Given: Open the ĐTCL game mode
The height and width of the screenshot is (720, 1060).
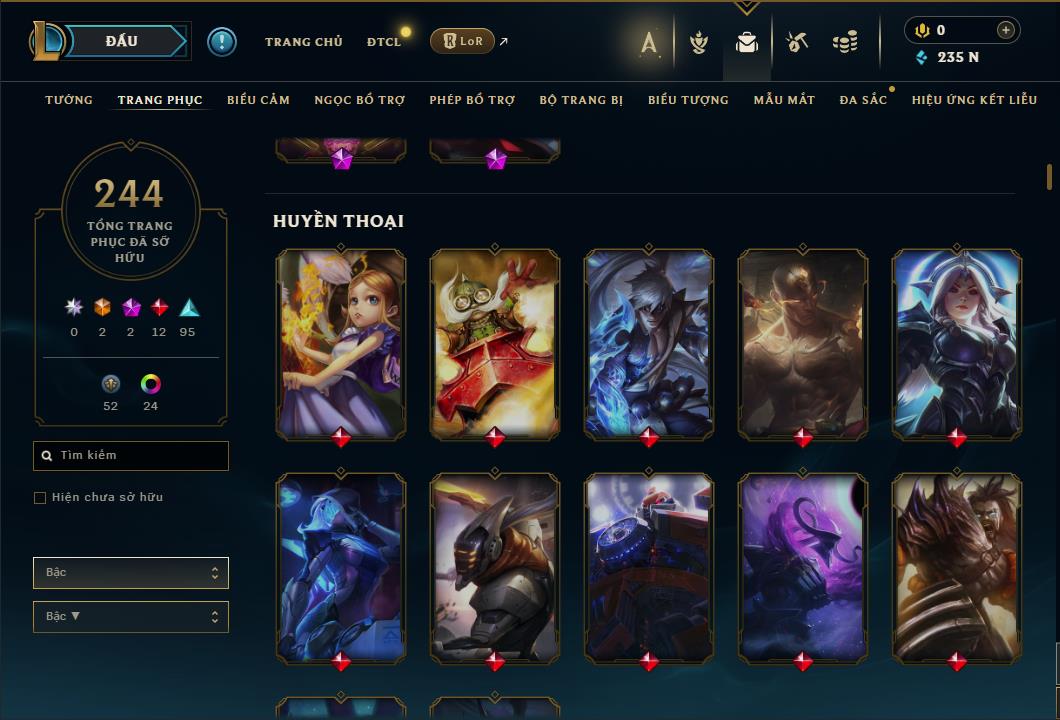Looking at the screenshot, I should click(383, 42).
